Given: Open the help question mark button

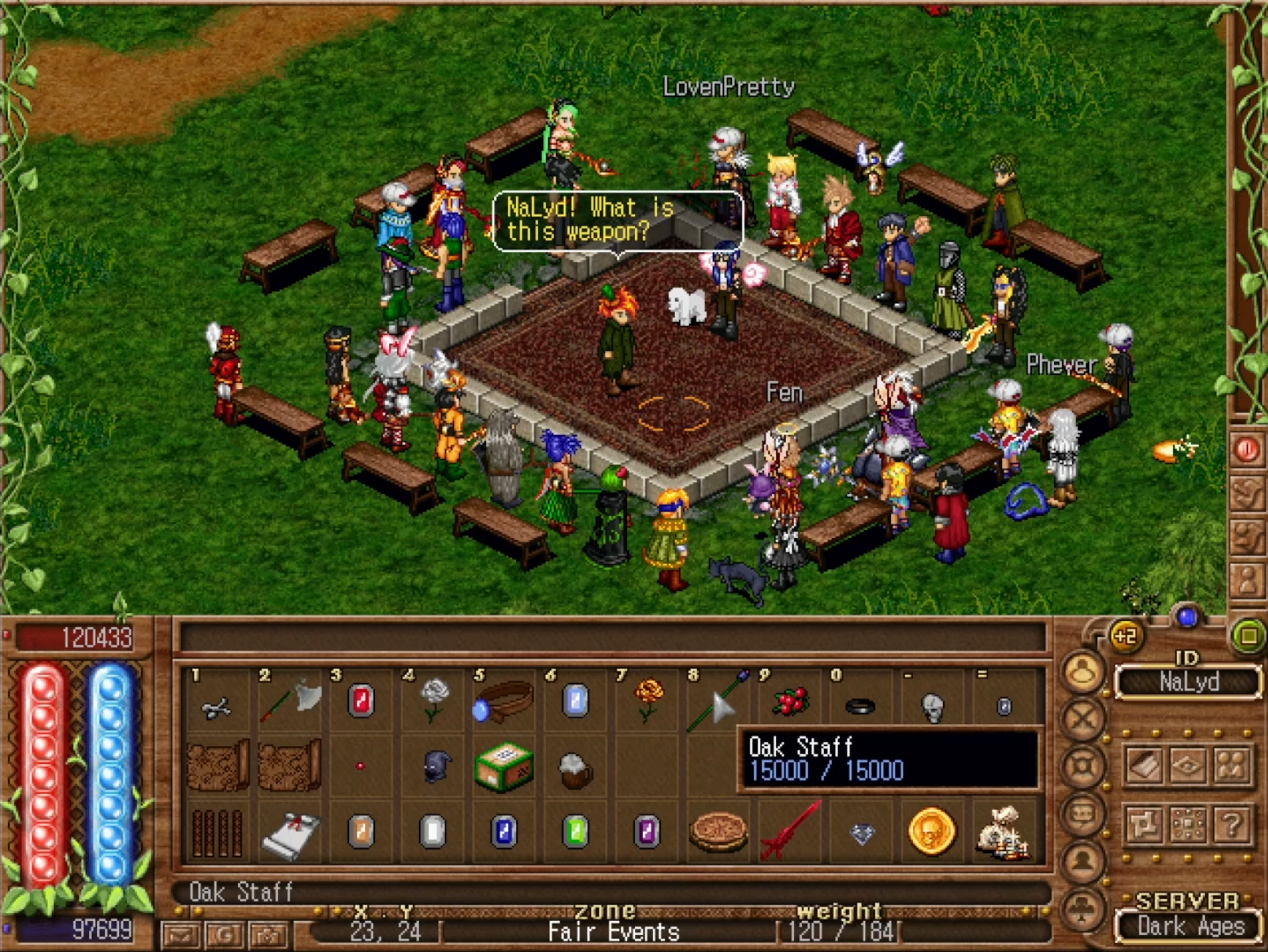Looking at the screenshot, I should coord(1232,823).
